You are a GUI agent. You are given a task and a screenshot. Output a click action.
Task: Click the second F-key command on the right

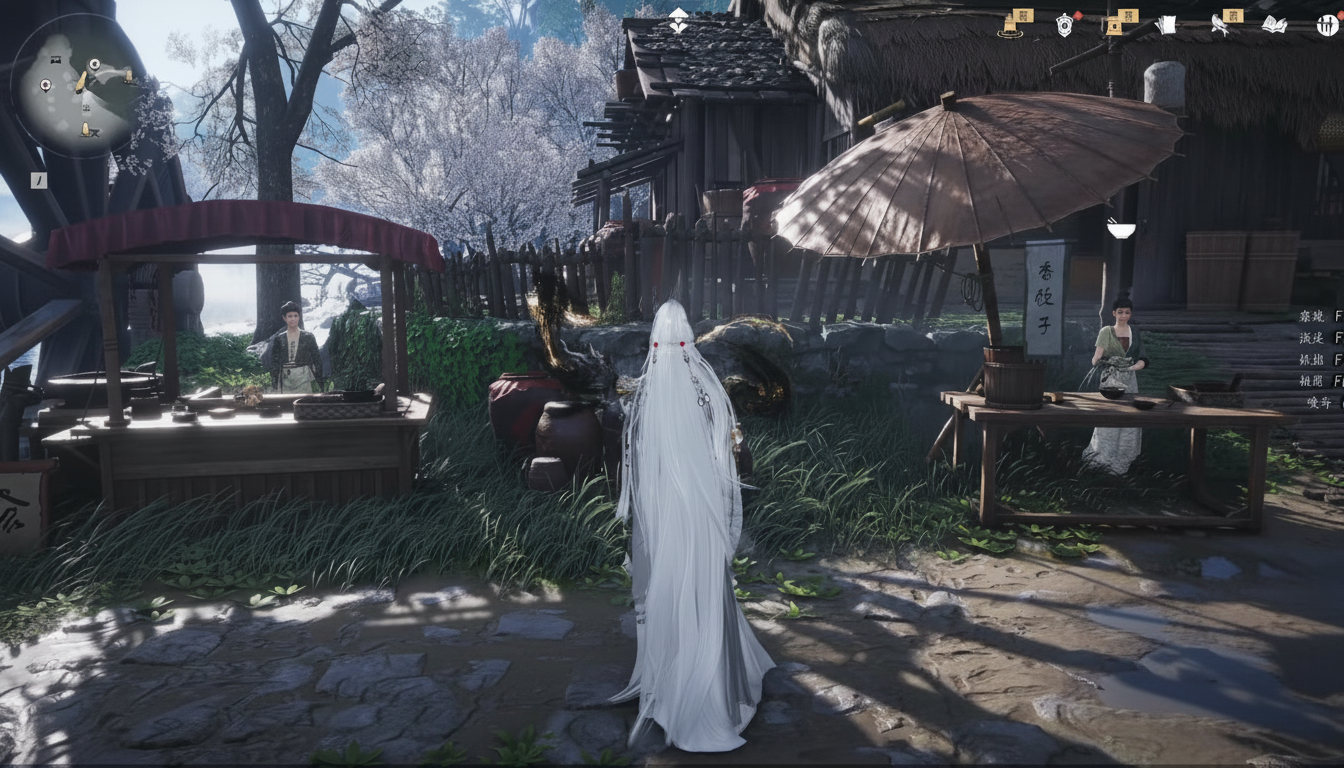(x=1313, y=339)
